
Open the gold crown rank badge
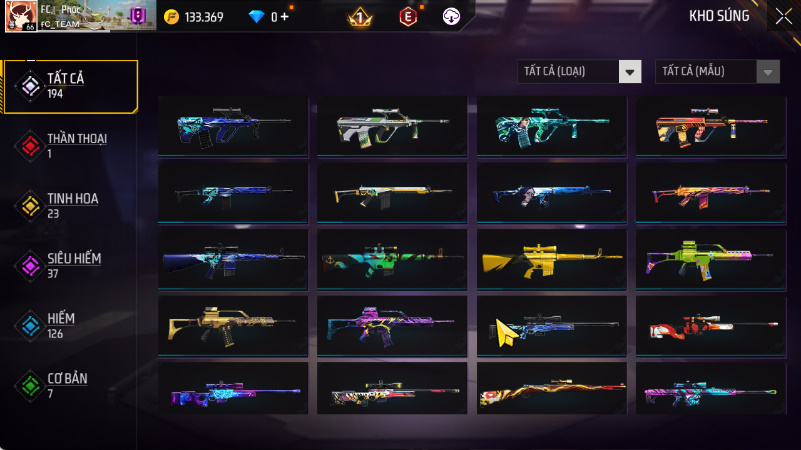pos(360,17)
